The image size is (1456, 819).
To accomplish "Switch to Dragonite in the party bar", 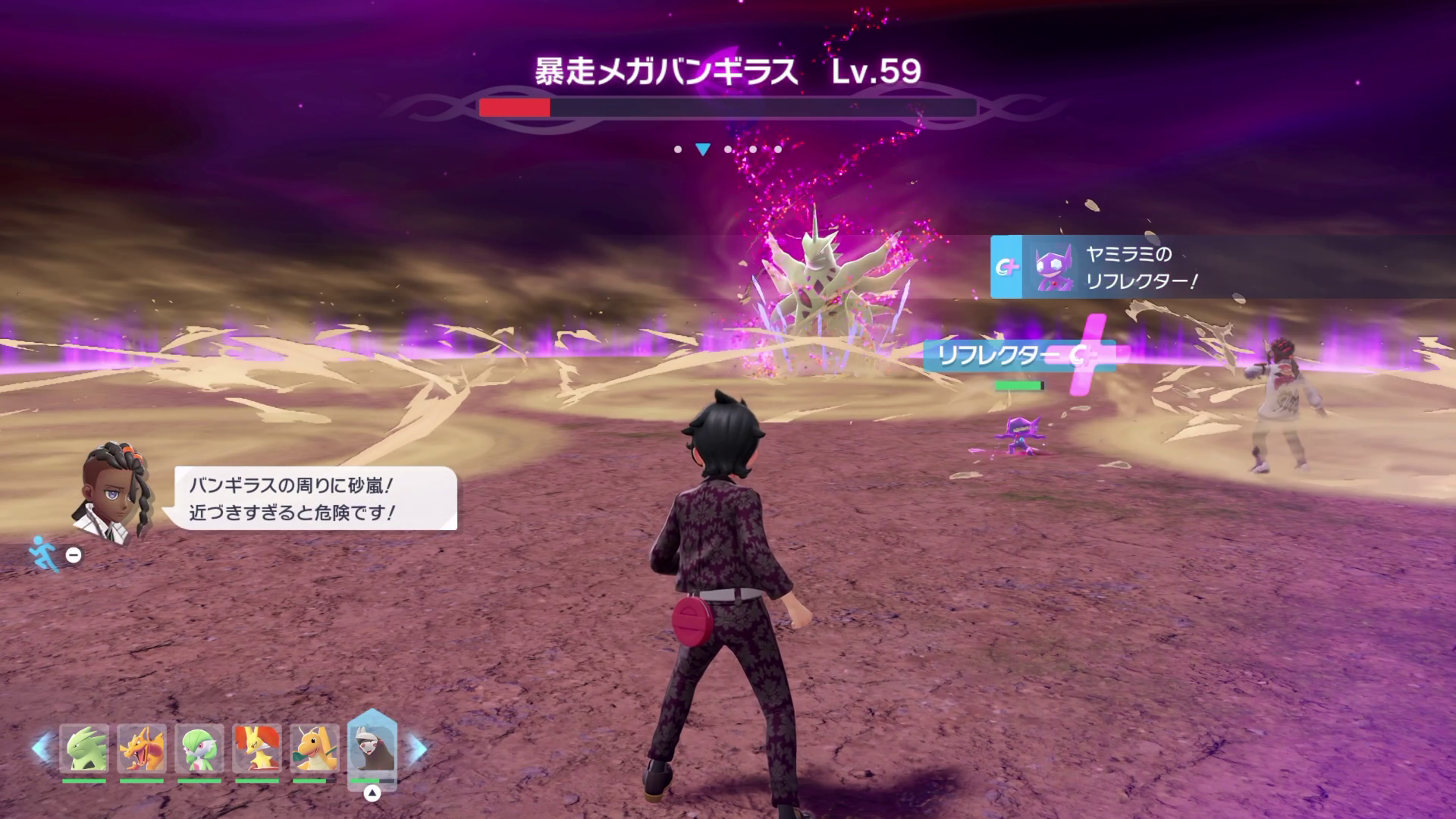I will pos(315,749).
